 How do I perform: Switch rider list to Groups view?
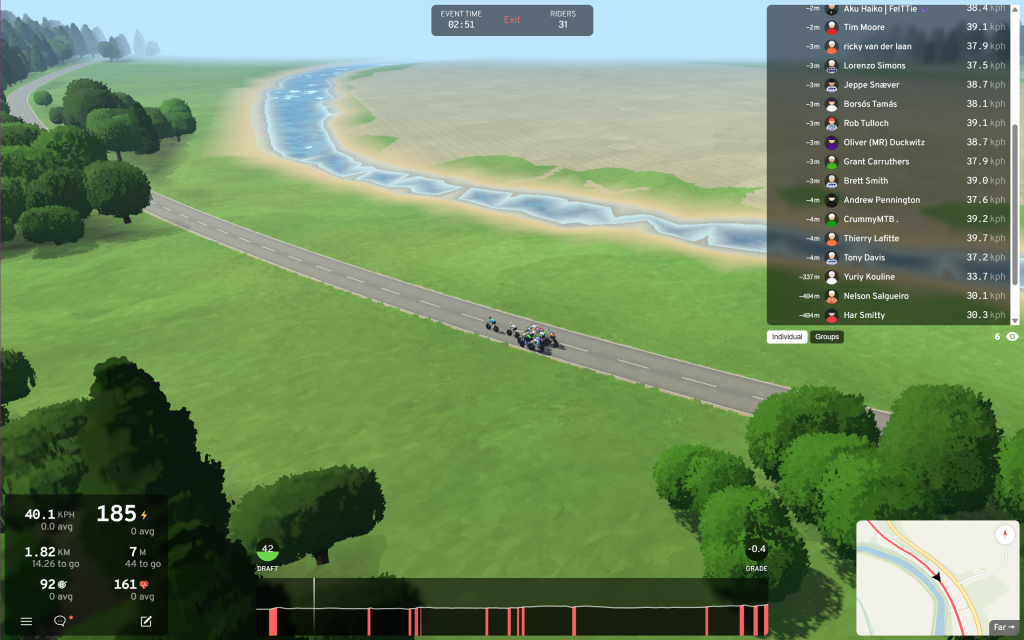pyautogui.click(x=827, y=337)
